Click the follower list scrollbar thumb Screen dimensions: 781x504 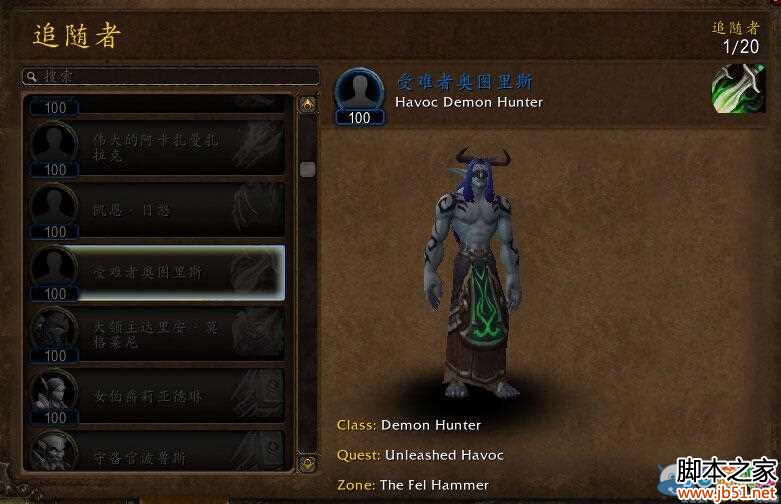point(308,170)
